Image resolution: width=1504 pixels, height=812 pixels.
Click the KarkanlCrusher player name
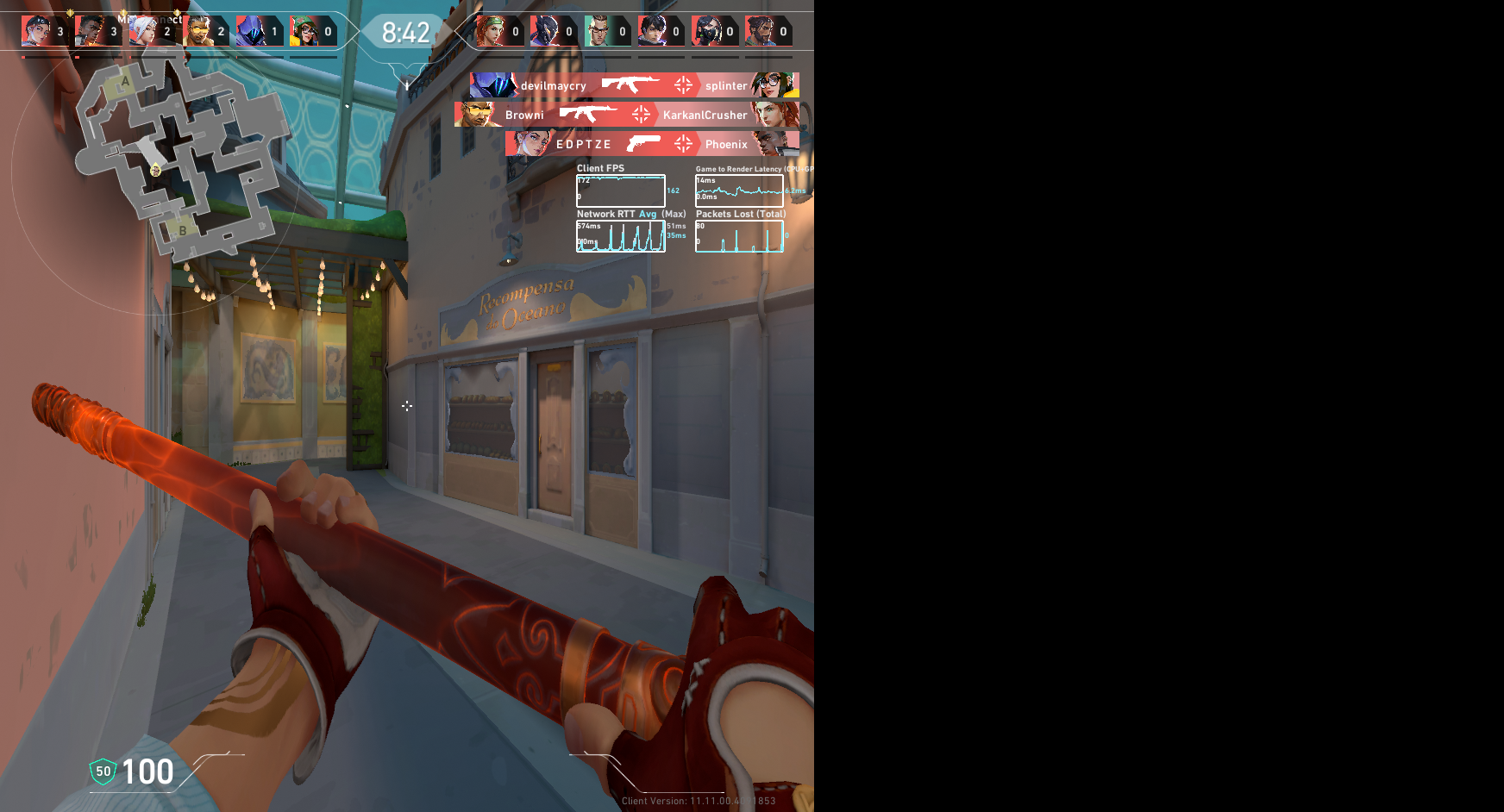(x=705, y=115)
